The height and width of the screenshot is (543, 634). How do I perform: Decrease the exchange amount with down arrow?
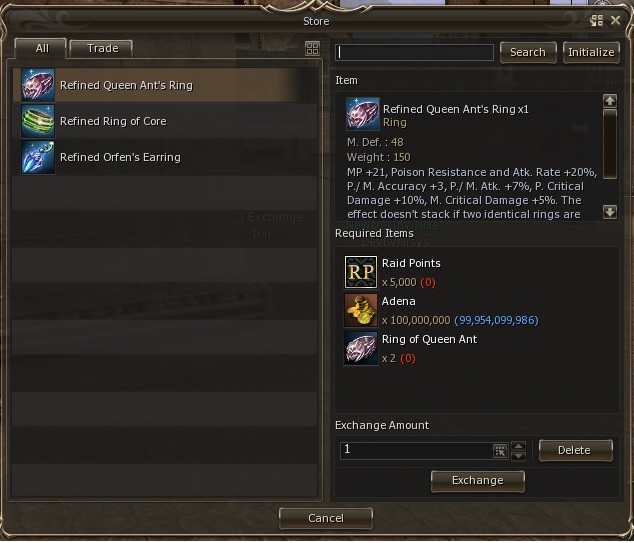pyautogui.click(x=518, y=456)
